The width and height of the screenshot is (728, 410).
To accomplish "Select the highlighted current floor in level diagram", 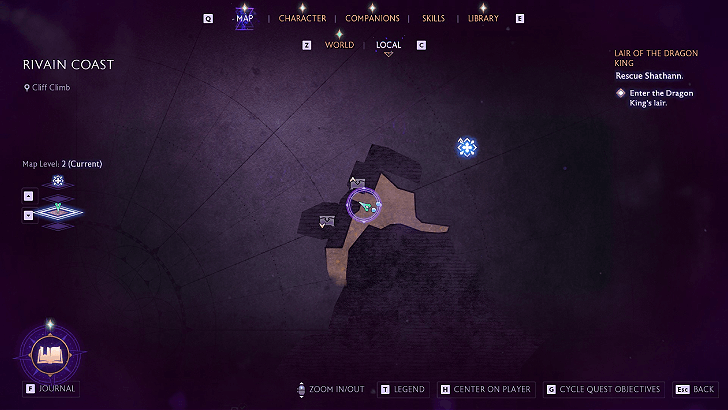I will point(58,212).
